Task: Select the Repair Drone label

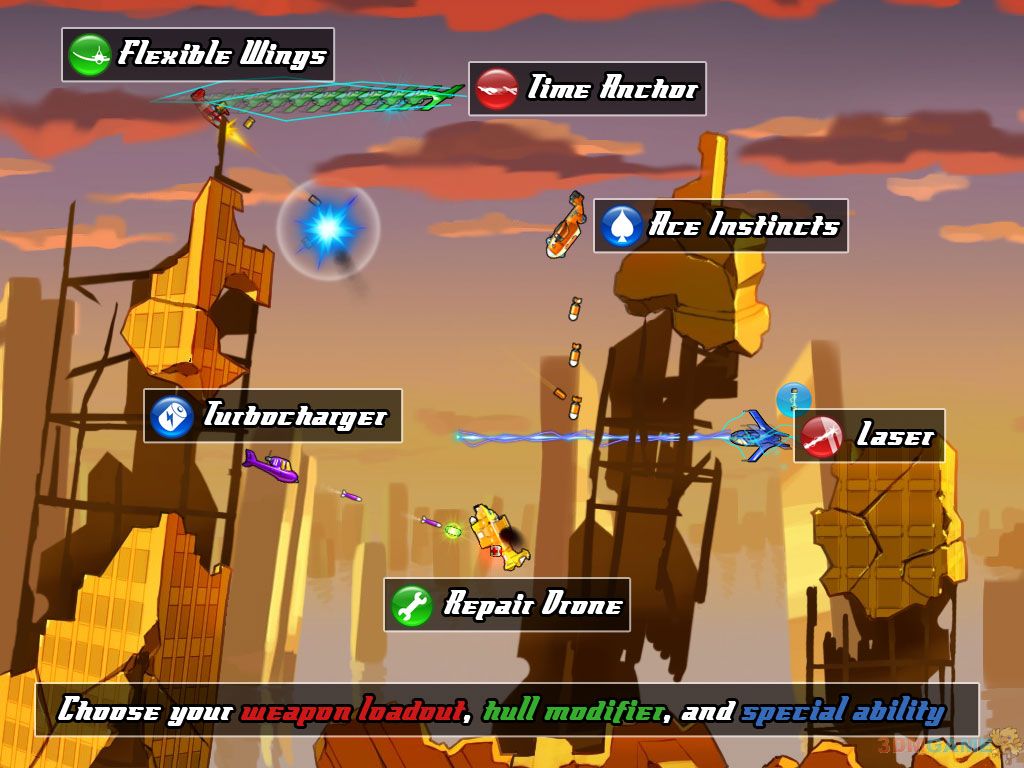Action: (x=532, y=605)
